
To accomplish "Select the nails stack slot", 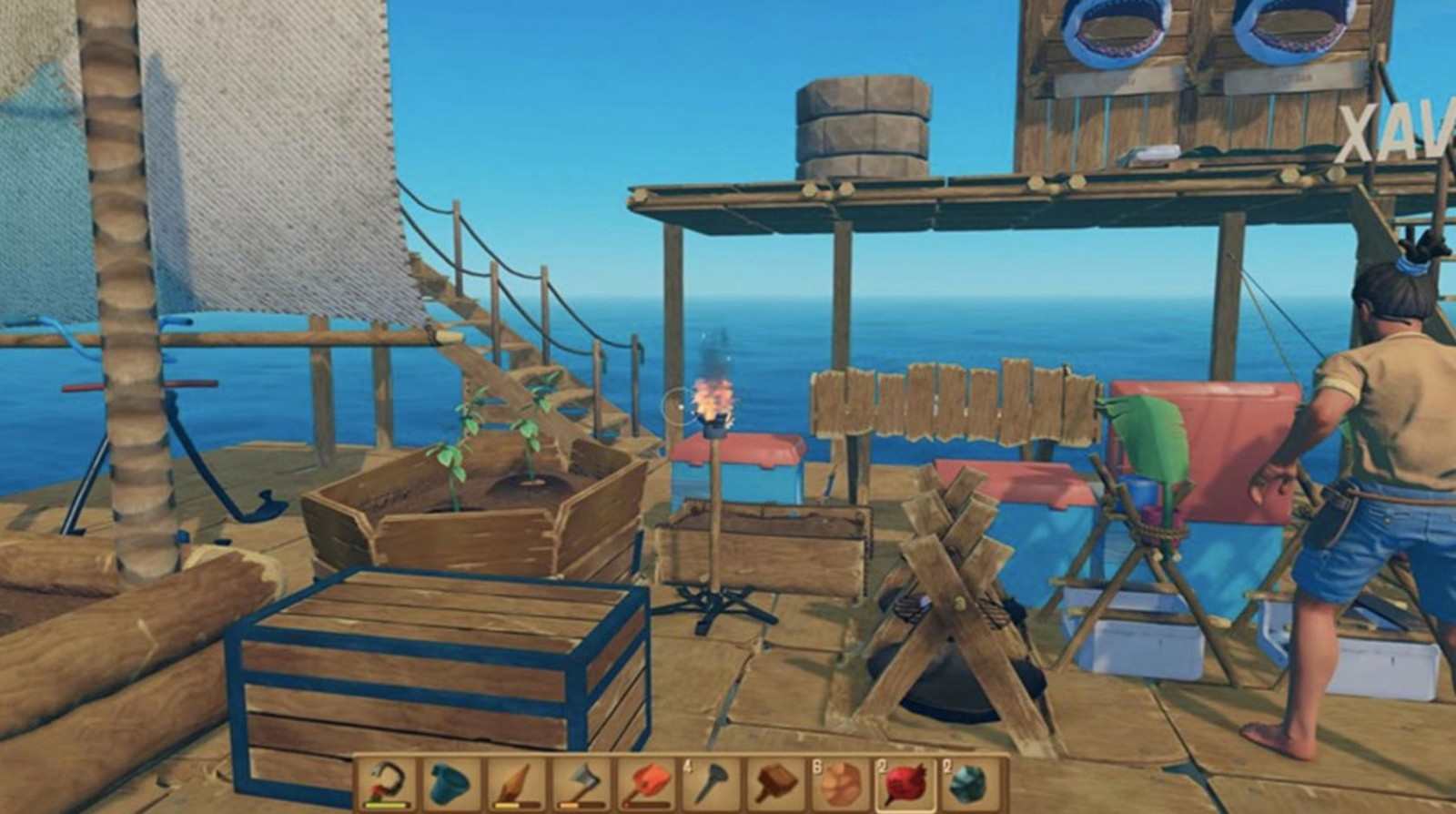I will tap(711, 783).
